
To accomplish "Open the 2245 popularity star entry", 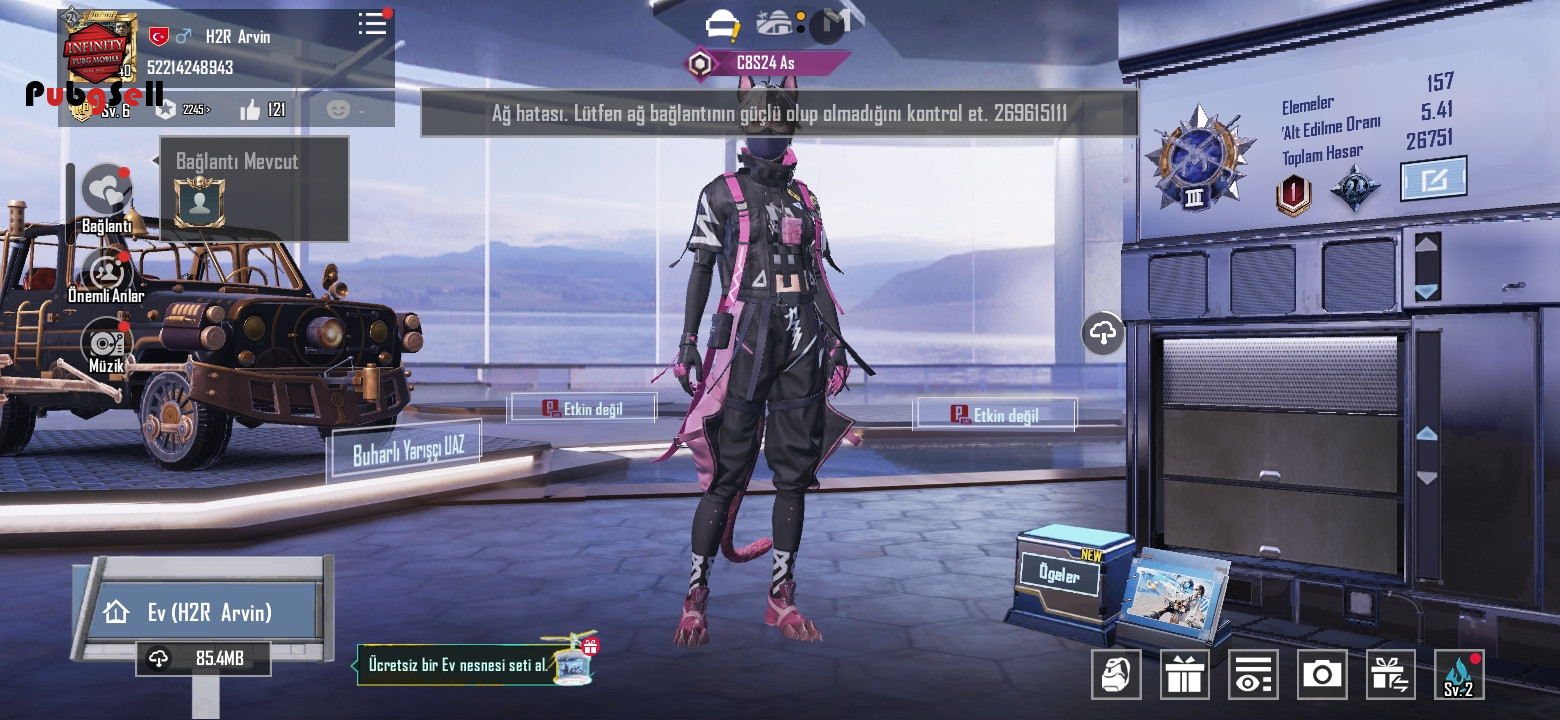I will pos(184,110).
